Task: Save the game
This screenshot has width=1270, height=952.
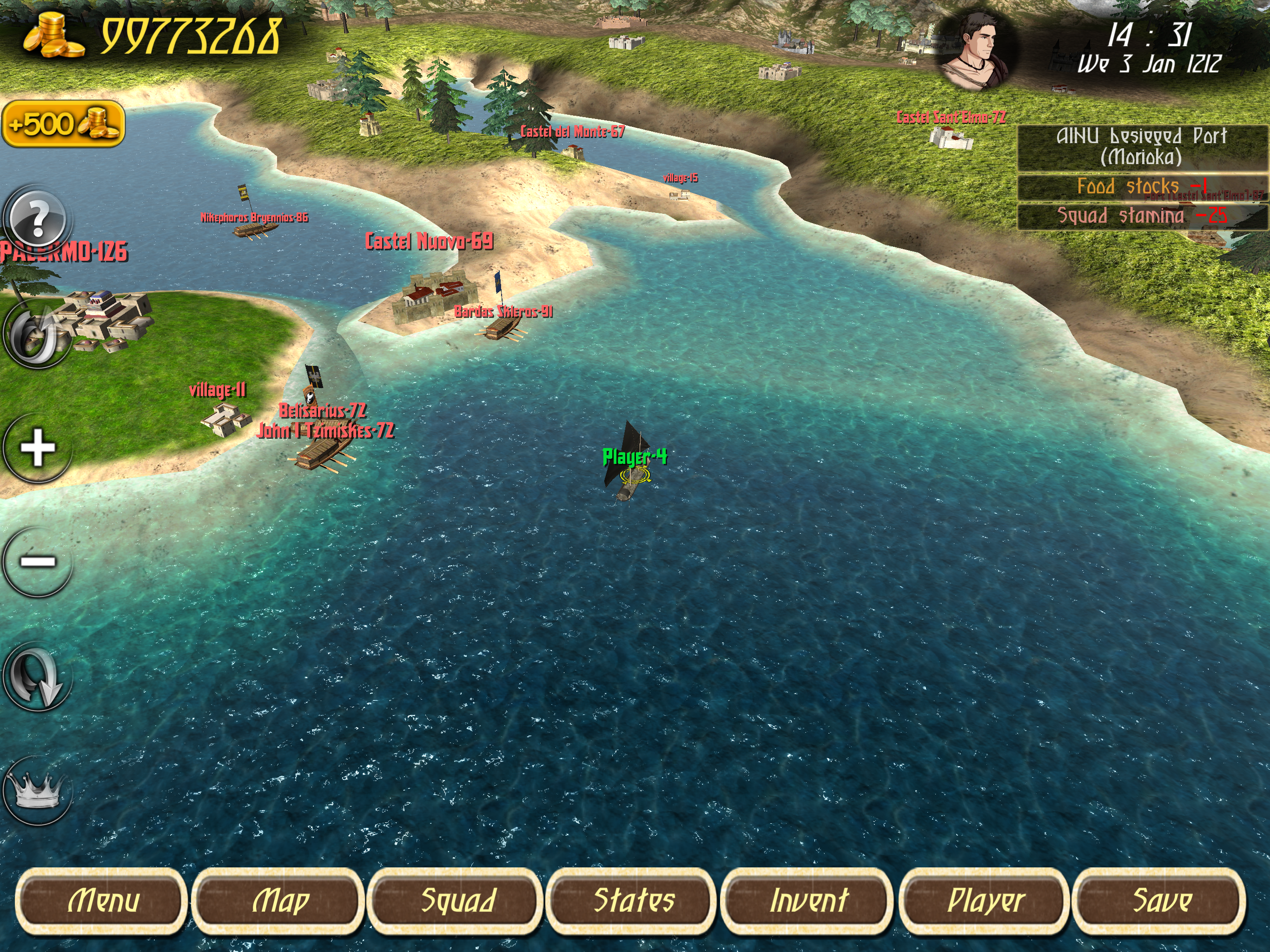Action: point(1160,900)
